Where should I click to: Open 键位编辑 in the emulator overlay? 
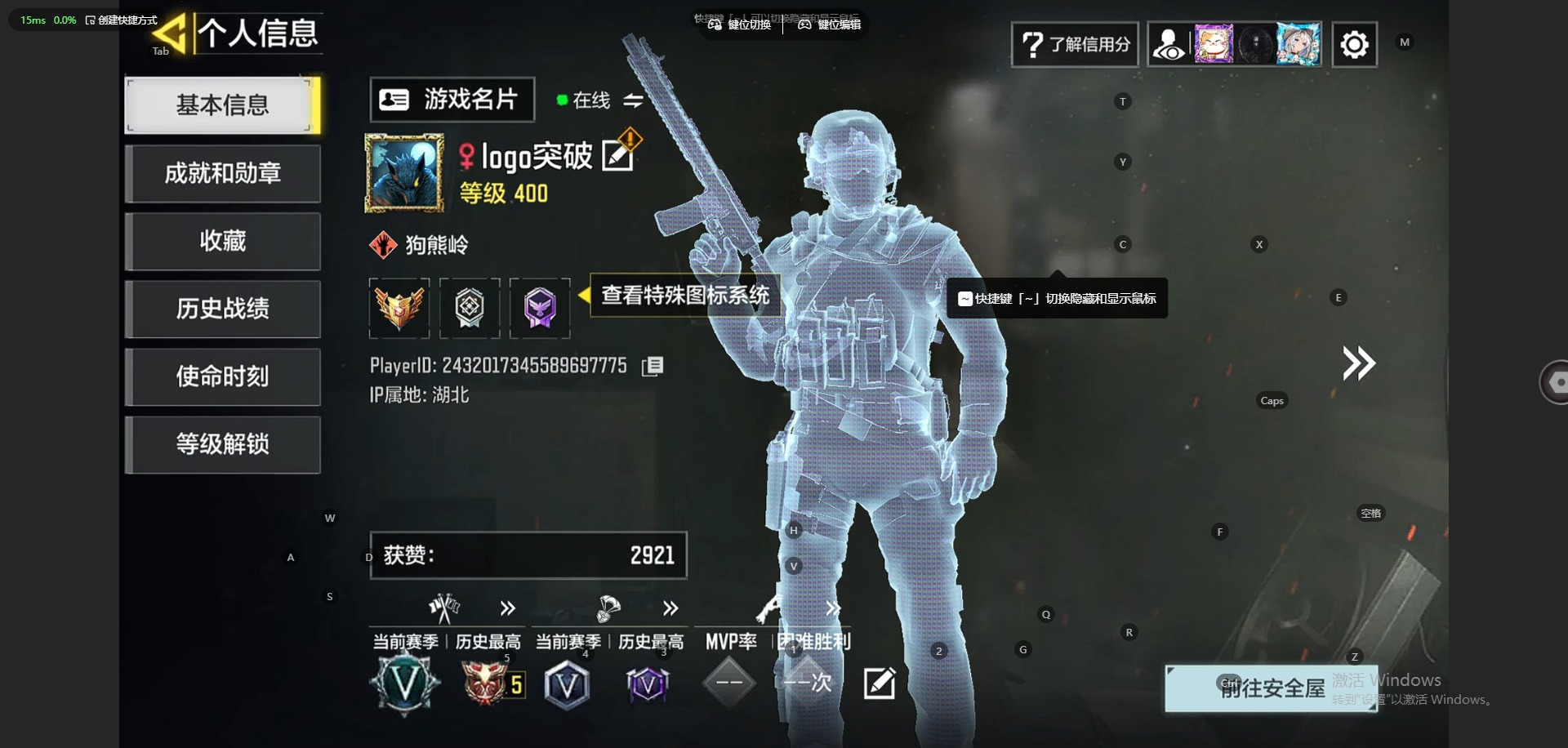click(x=830, y=24)
